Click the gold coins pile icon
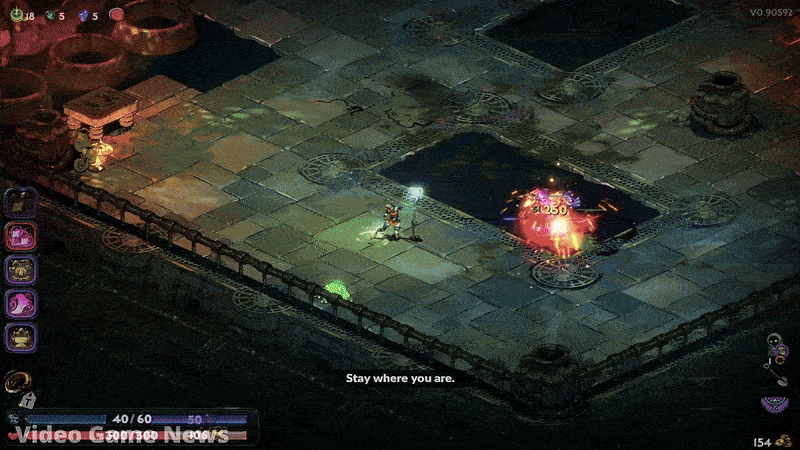This screenshot has width=800, height=450. 786,440
